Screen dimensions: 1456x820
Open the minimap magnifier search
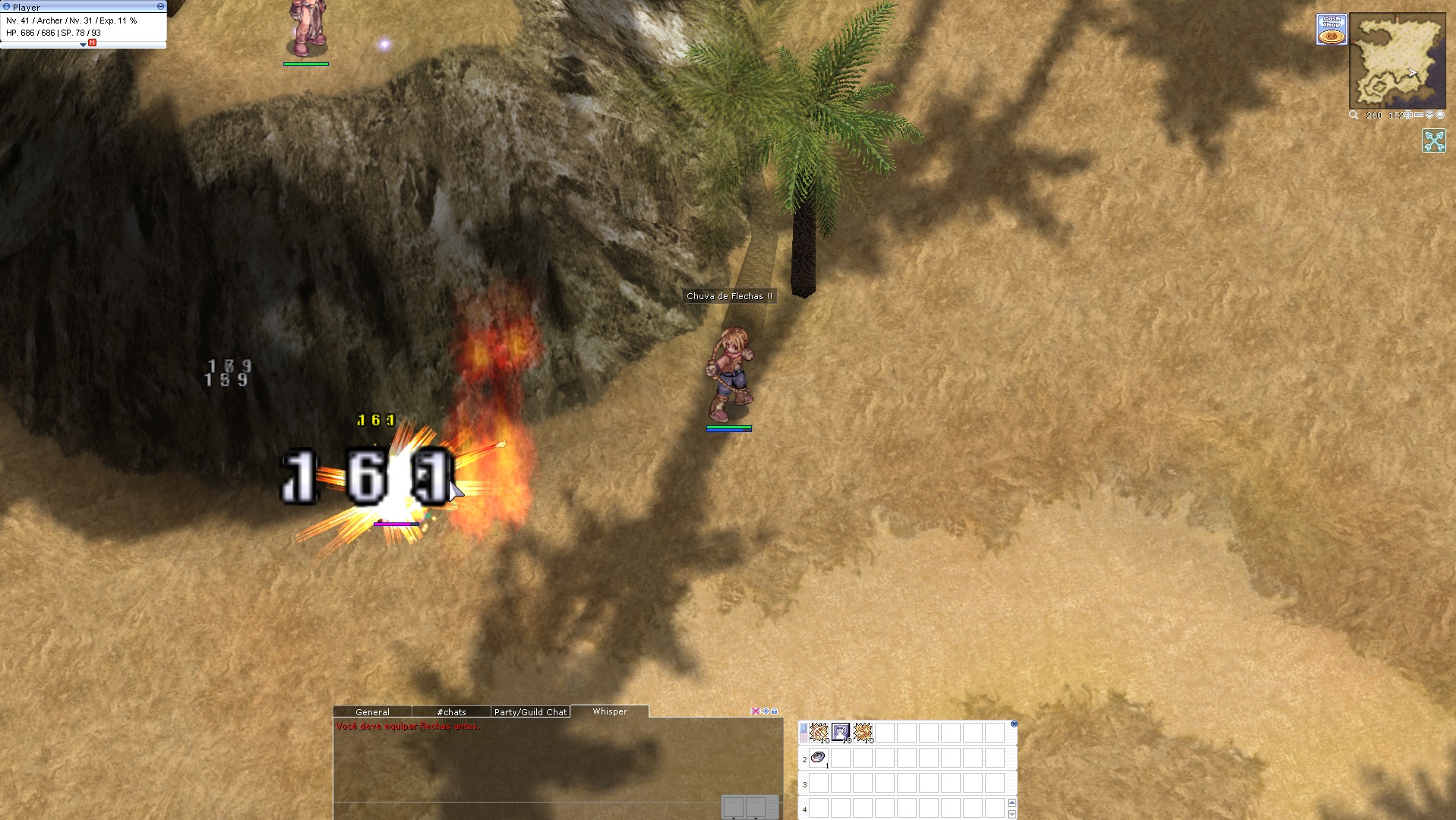(1353, 115)
